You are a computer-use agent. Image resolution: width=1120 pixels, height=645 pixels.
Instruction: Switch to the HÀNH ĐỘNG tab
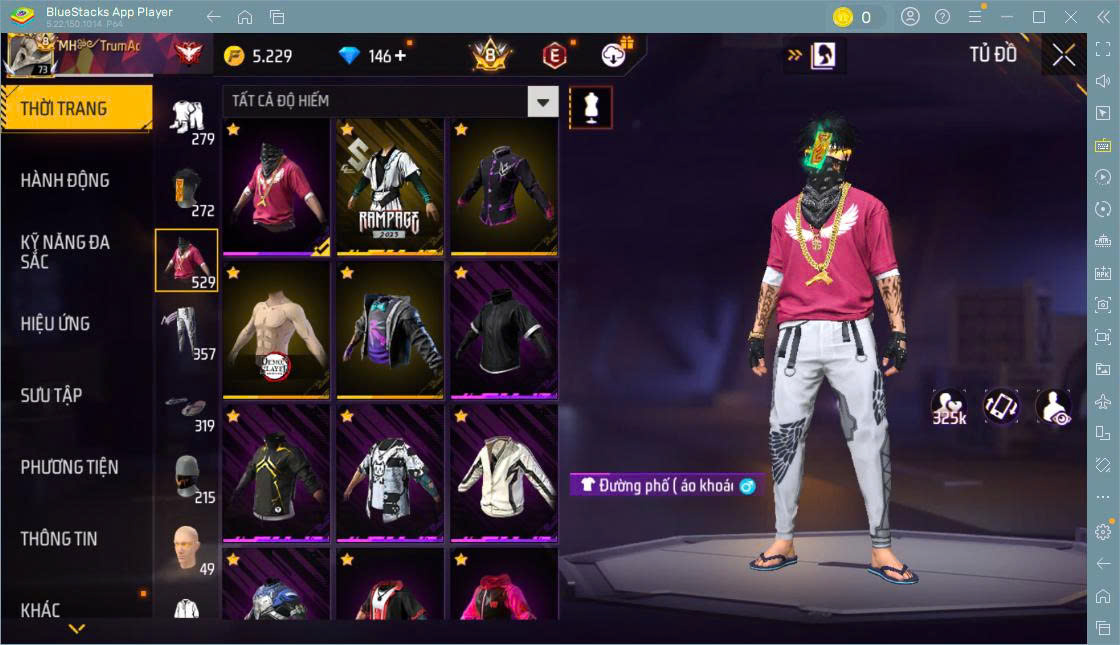(x=66, y=180)
